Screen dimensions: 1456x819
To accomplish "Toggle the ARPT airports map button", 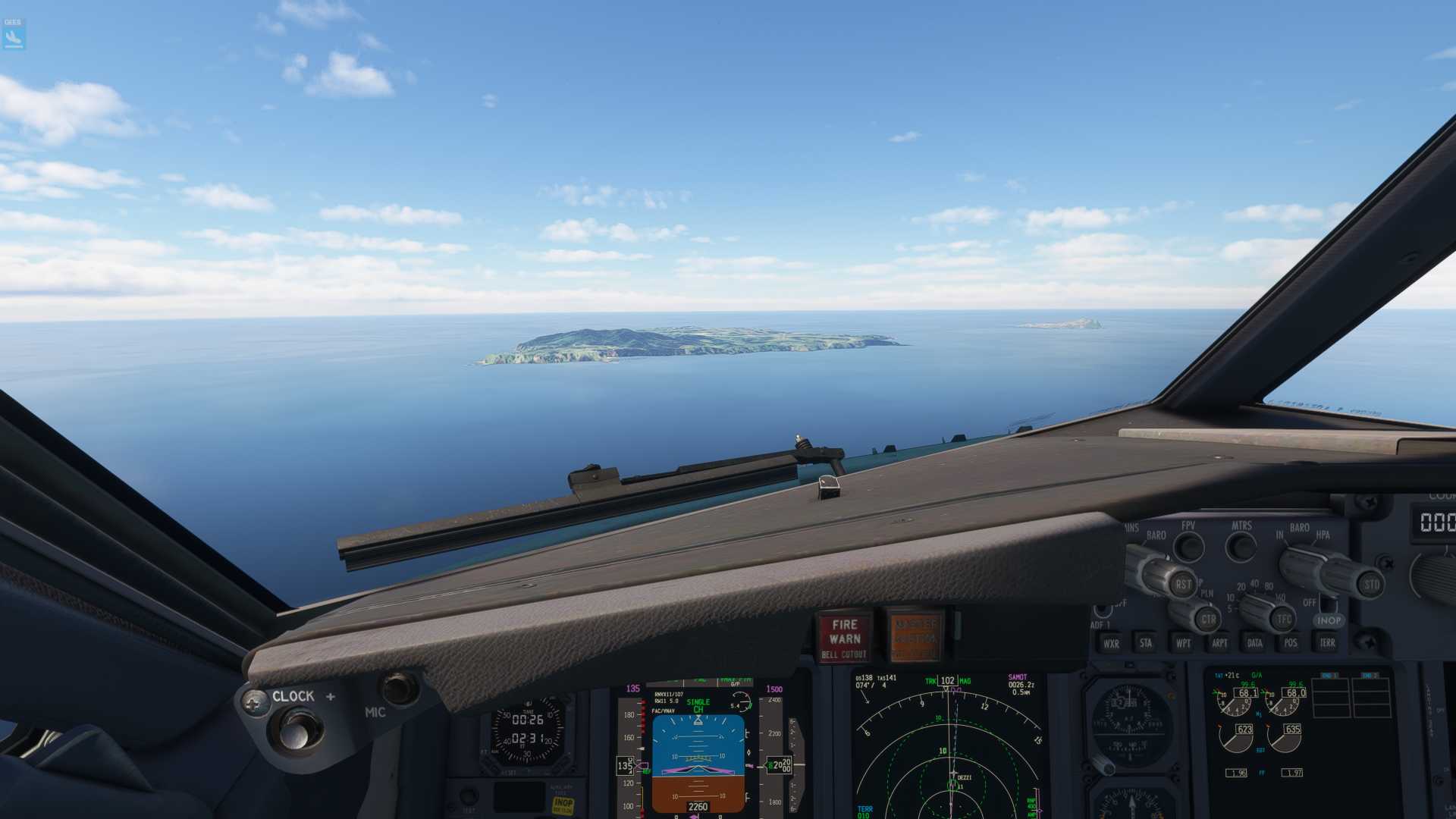I will pos(1219,644).
